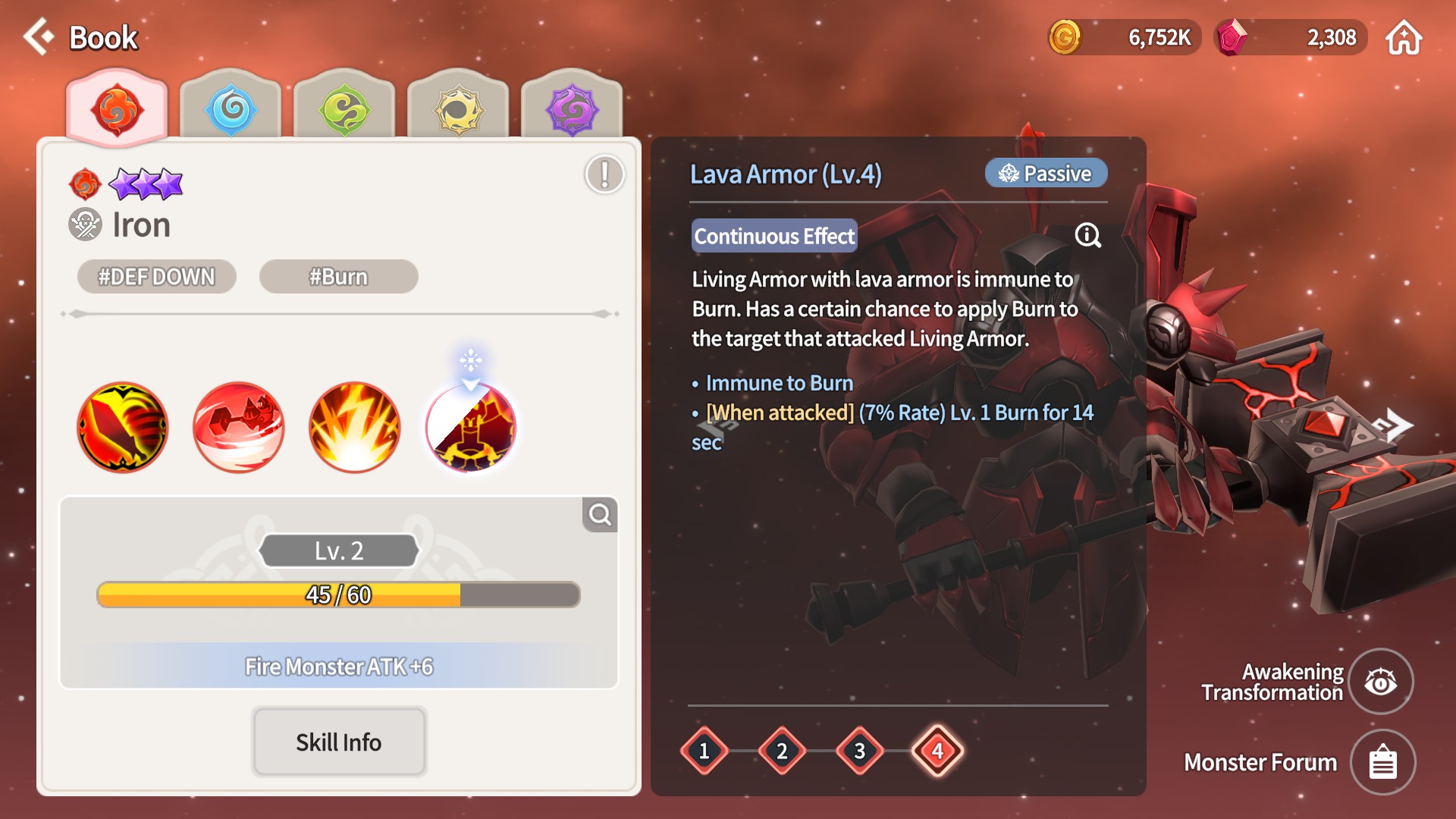Open the collection level magnifier

pyautogui.click(x=600, y=515)
